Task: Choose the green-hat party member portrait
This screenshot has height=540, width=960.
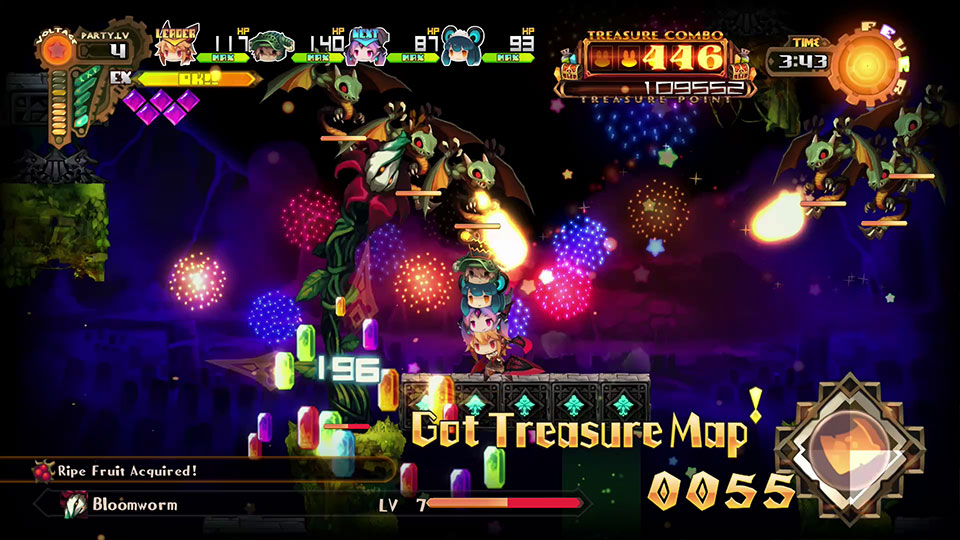Action: click(x=268, y=46)
